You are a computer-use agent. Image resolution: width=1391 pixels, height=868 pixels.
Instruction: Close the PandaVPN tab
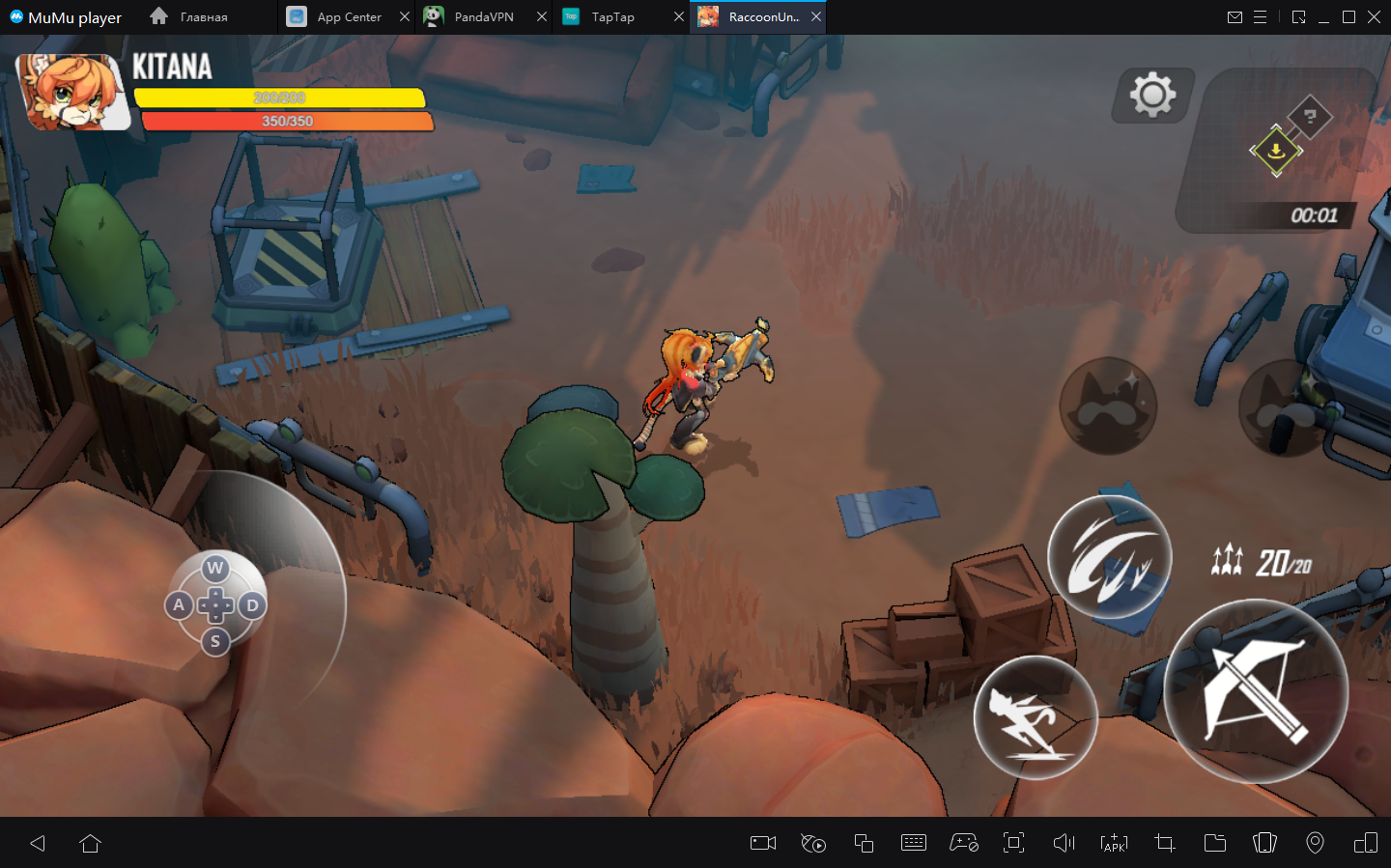(542, 17)
